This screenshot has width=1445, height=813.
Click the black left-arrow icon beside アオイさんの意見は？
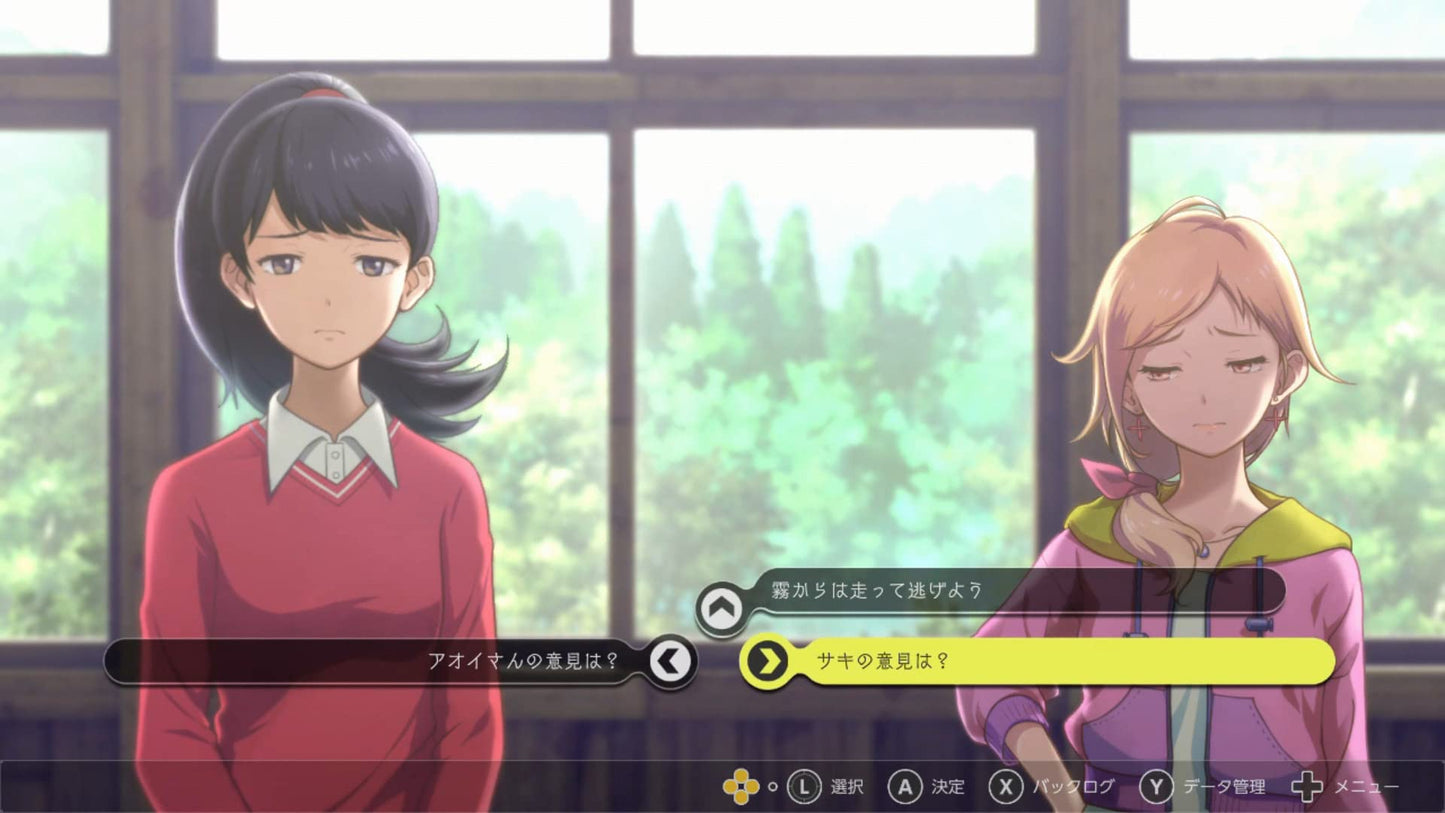pos(668,658)
